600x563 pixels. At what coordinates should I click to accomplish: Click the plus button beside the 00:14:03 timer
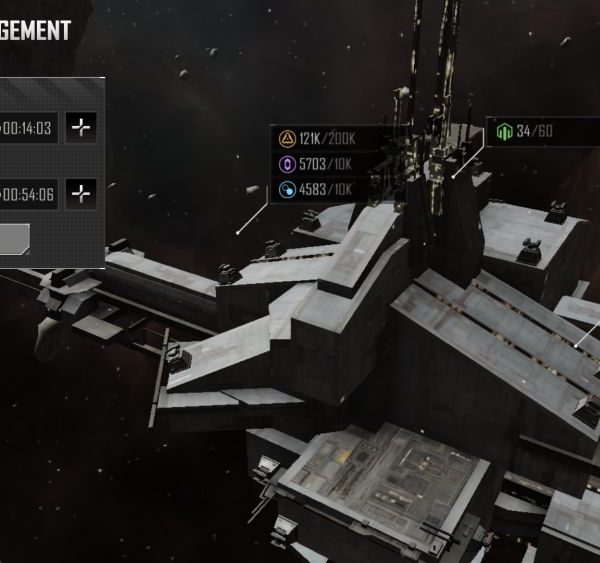(x=81, y=127)
